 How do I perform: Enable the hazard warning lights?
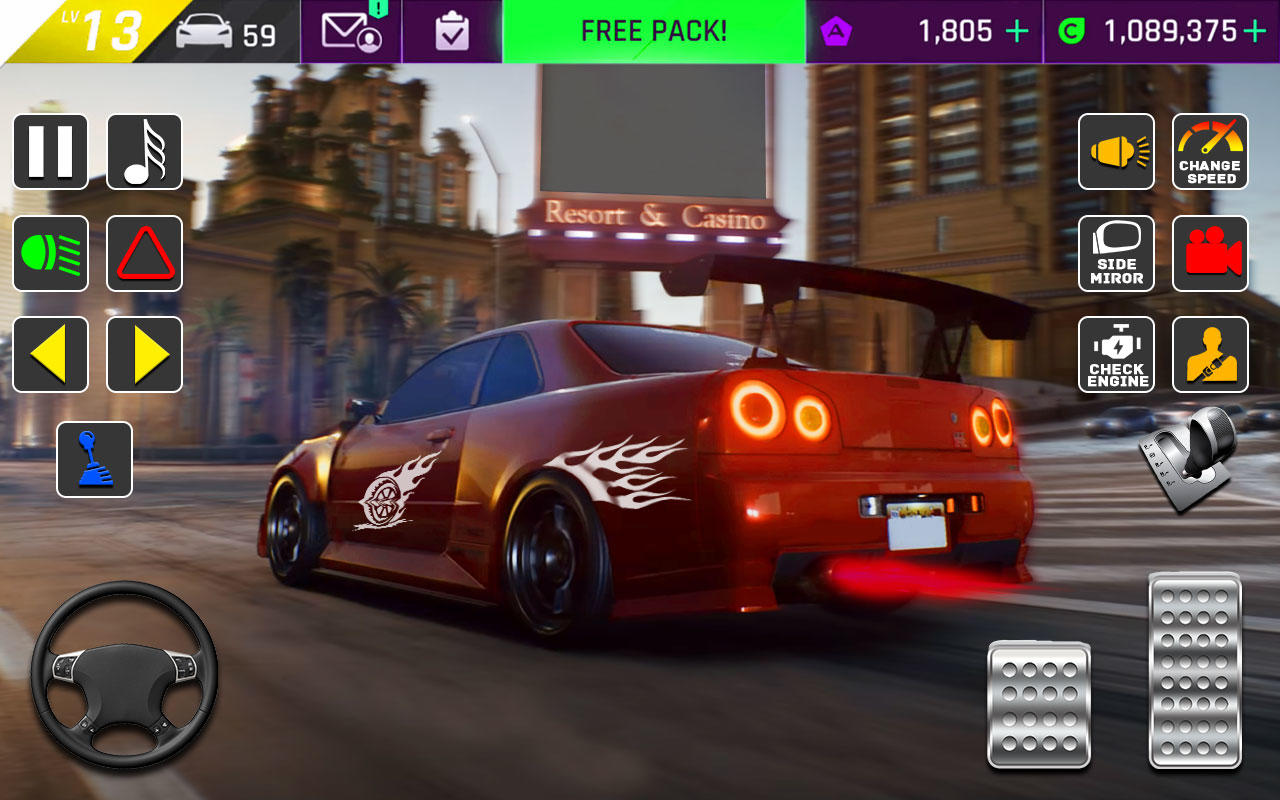click(x=144, y=253)
